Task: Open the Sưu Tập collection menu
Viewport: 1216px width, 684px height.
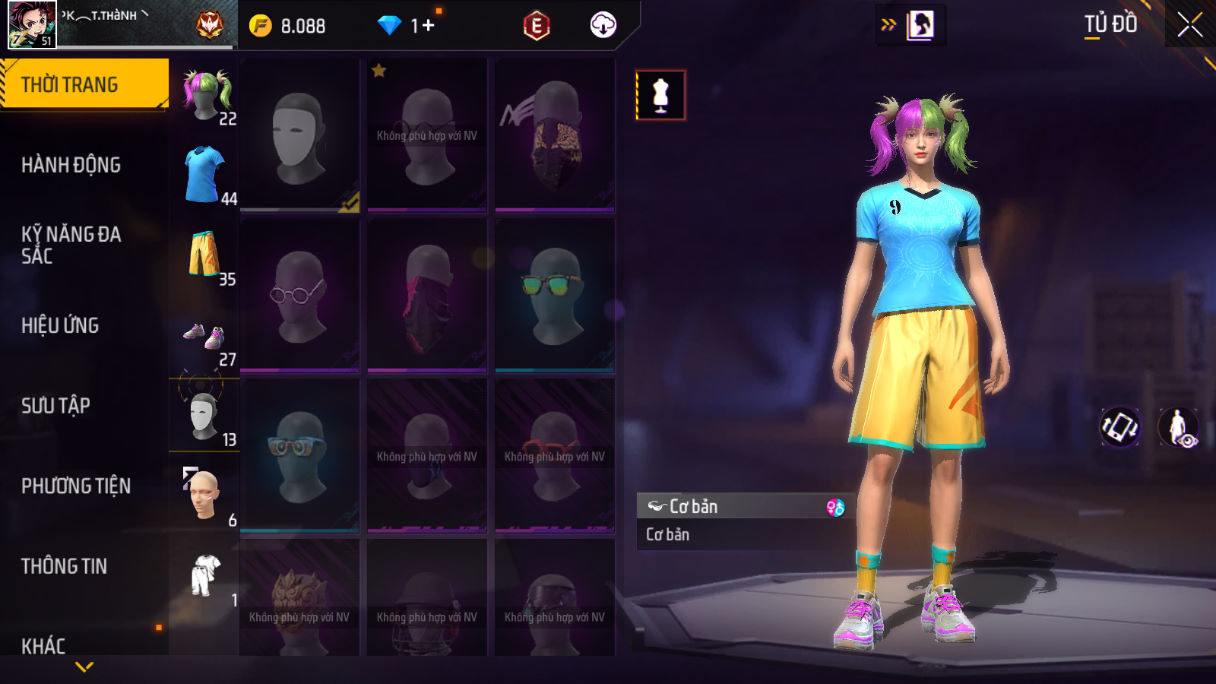Action: click(x=56, y=405)
